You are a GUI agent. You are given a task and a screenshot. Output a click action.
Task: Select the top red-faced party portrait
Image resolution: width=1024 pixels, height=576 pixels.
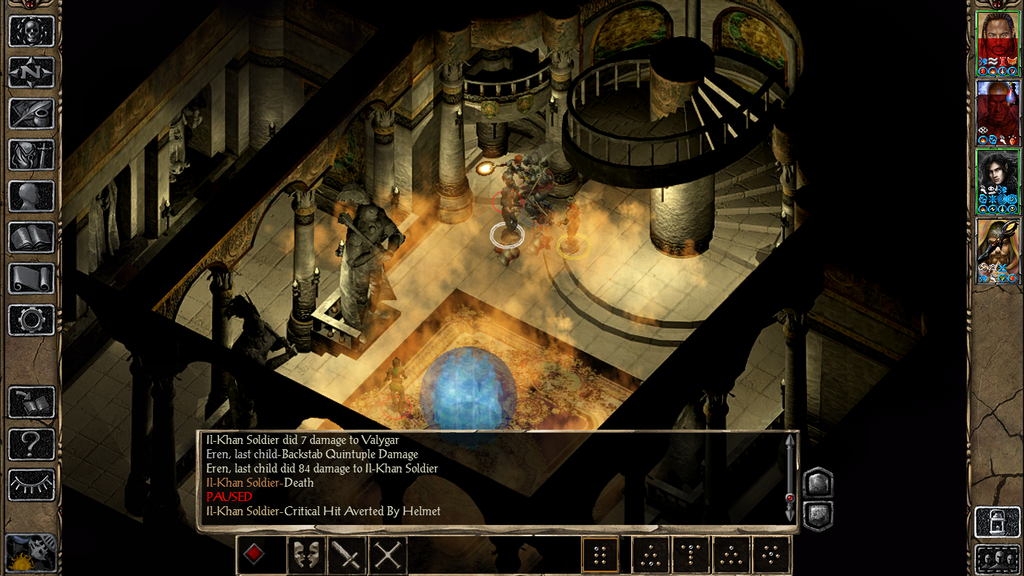(997, 43)
